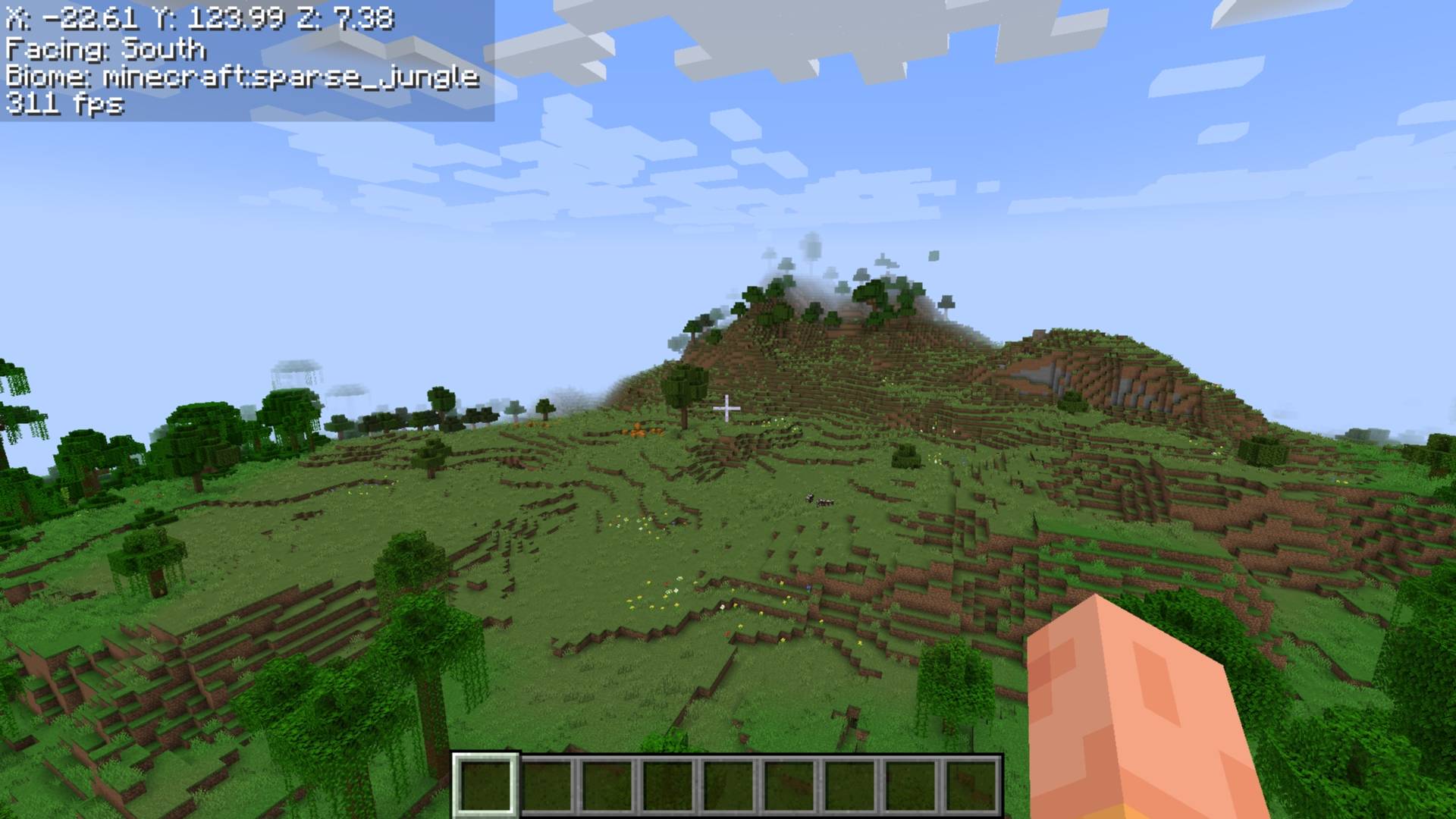Select the middle hotbar slot
Image resolution: width=1456 pixels, height=819 pixels.
tap(728, 785)
